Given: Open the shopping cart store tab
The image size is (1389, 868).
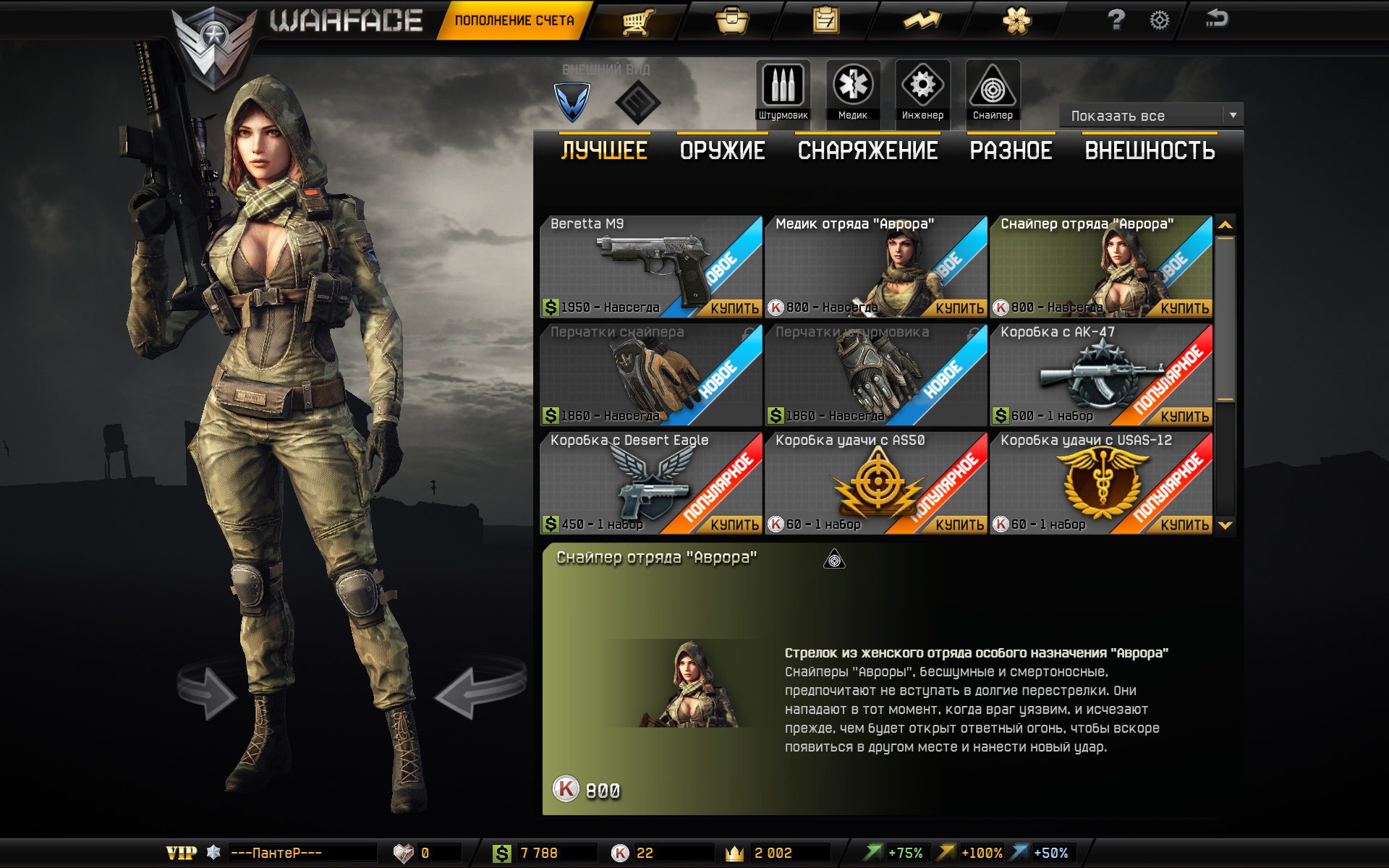Looking at the screenshot, I should pyautogui.click(x=637, y=20).
